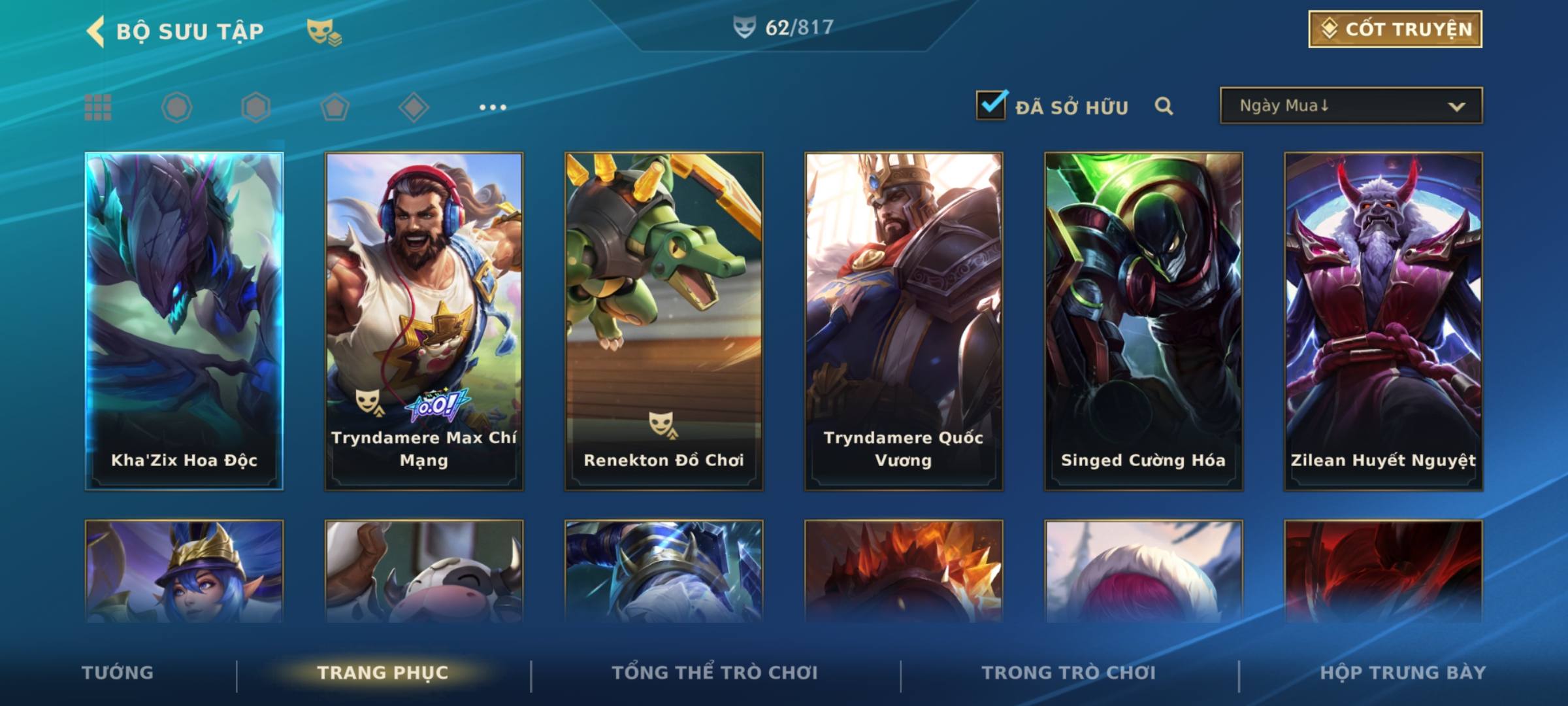Expand the Ngày Mua sort dropdown
This screenshot has height=706, width=1568.
click(1351, 106)
